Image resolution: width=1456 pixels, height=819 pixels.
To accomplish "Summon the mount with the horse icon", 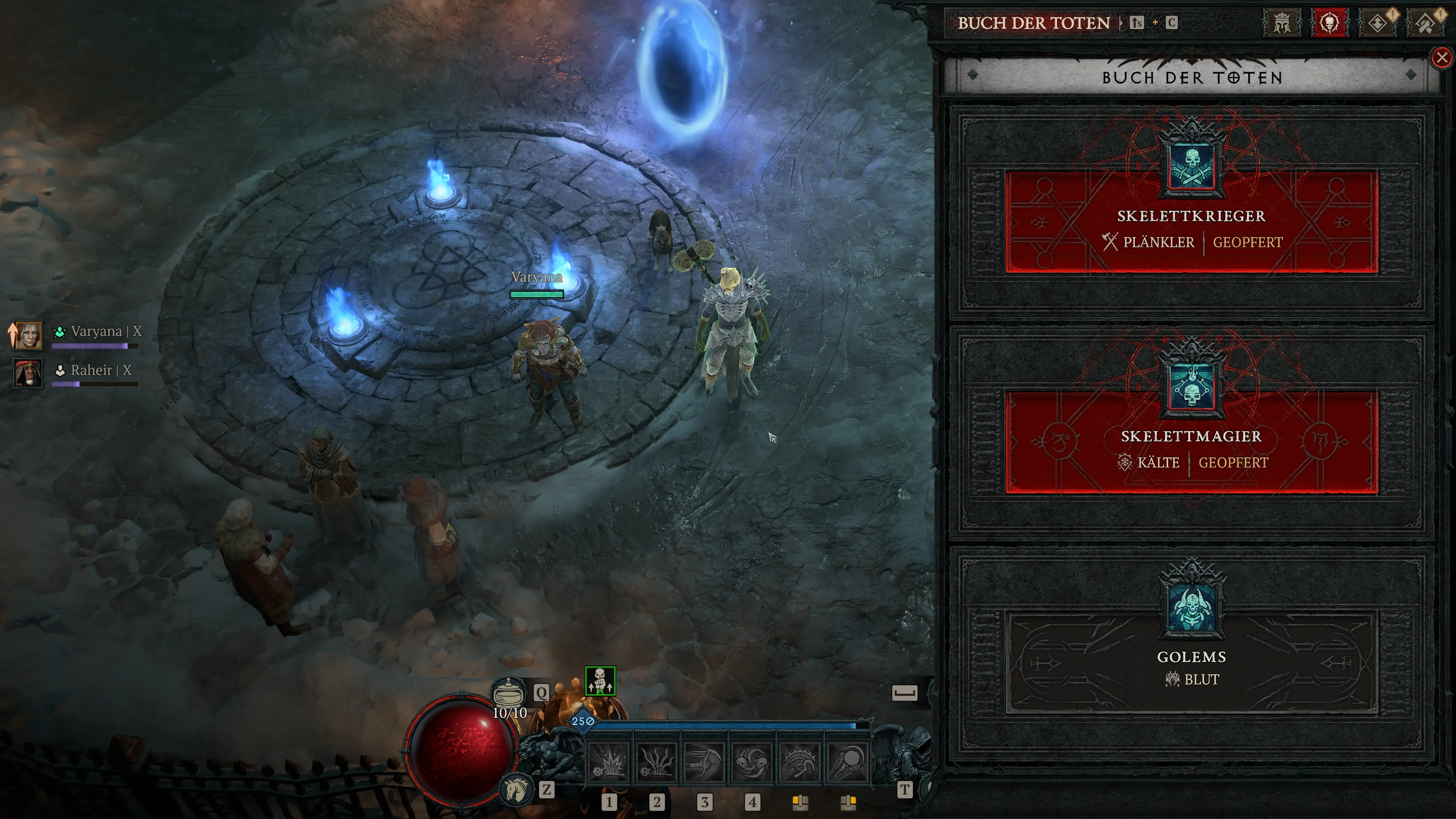I will pyautogui.click(x=516, y=789).
